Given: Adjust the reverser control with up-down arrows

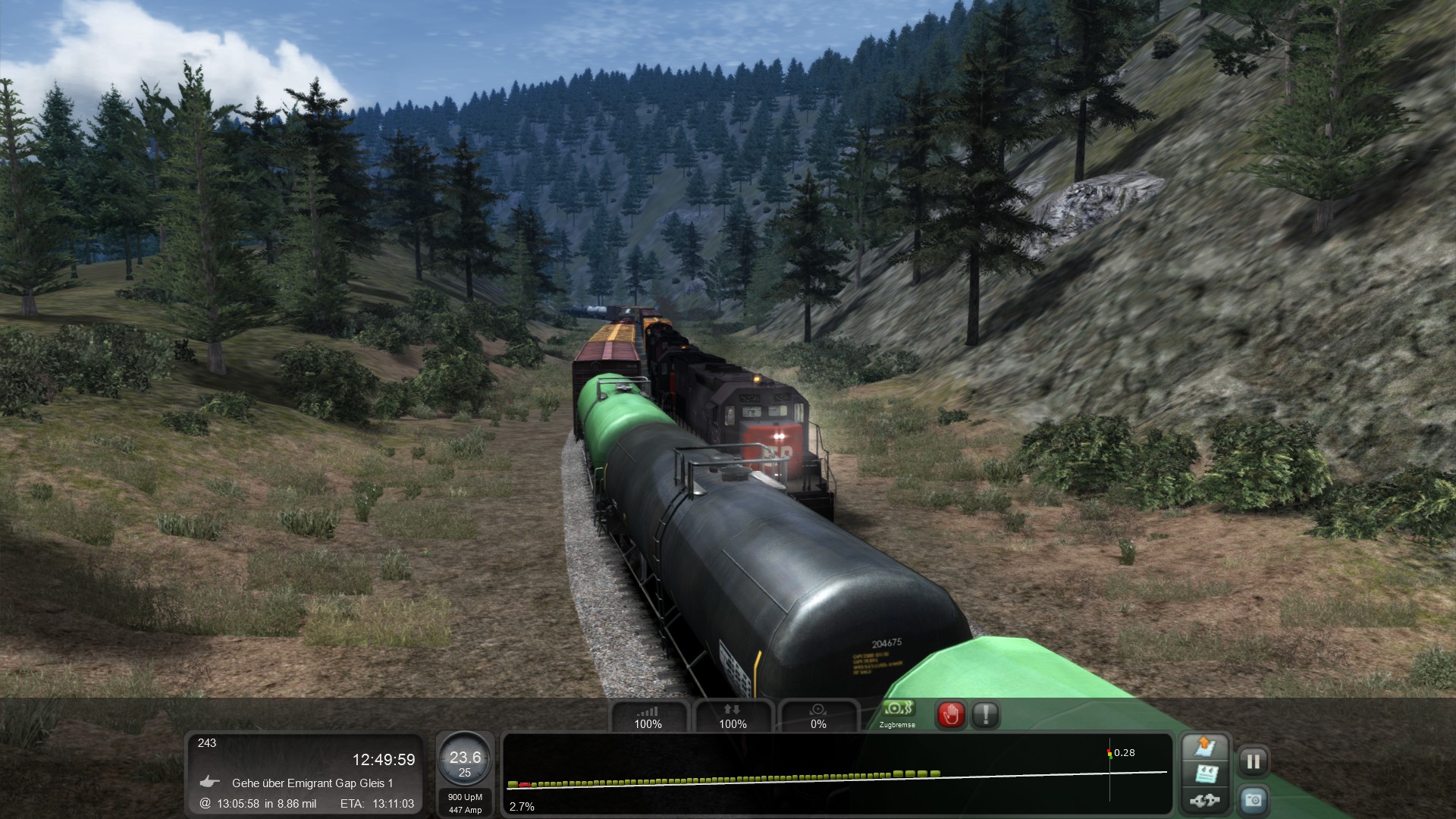Looking at the screenshot, I should (733, 716).
